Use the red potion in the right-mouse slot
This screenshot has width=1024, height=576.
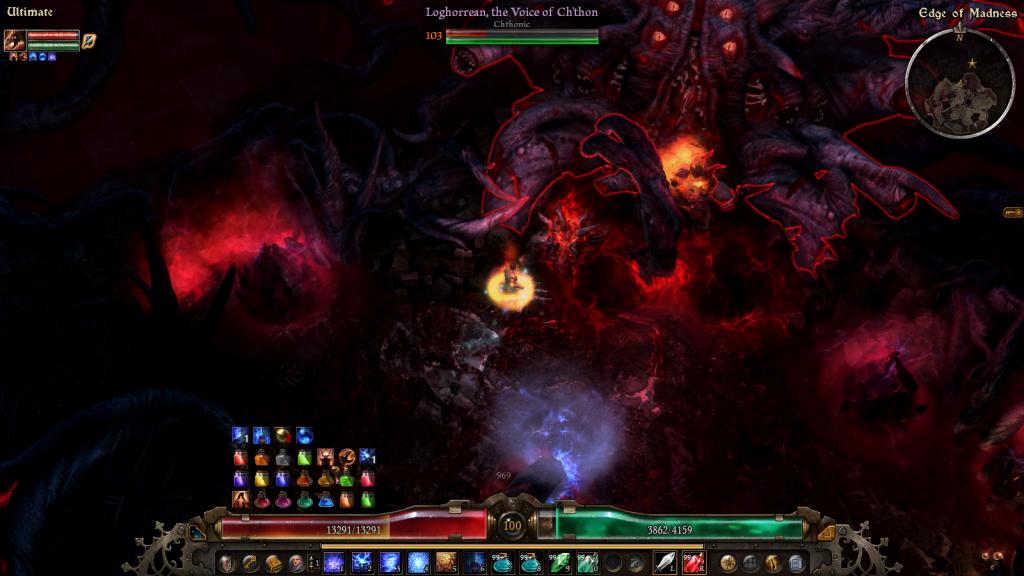pyautogui.click(x=693, y=563)
